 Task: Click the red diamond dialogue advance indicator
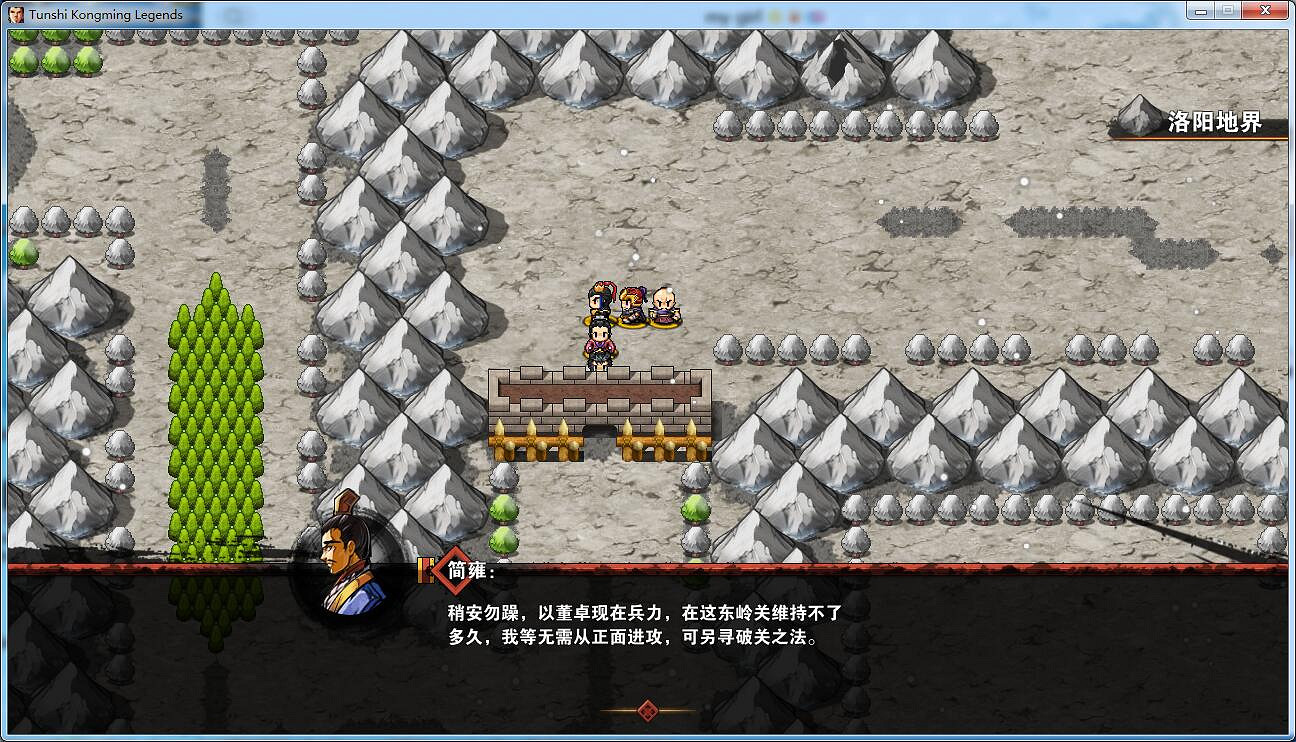click(x=647, y=712)
